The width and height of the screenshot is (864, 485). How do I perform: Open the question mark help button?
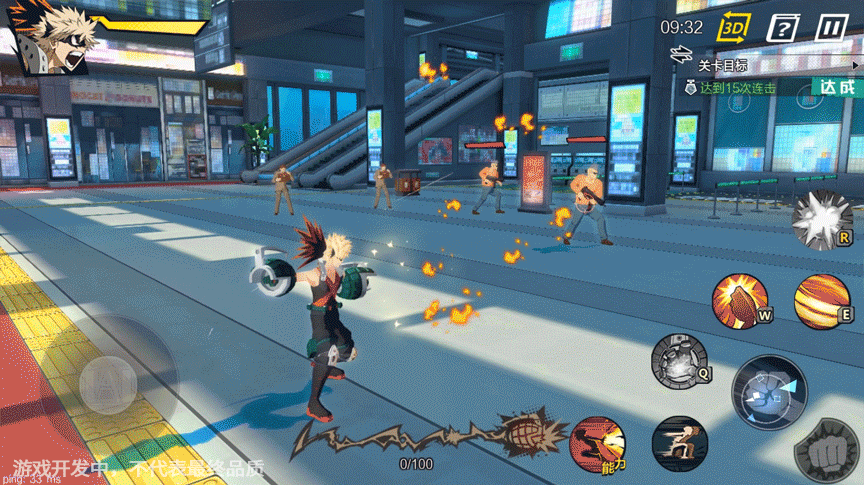[x=783, y=28]
